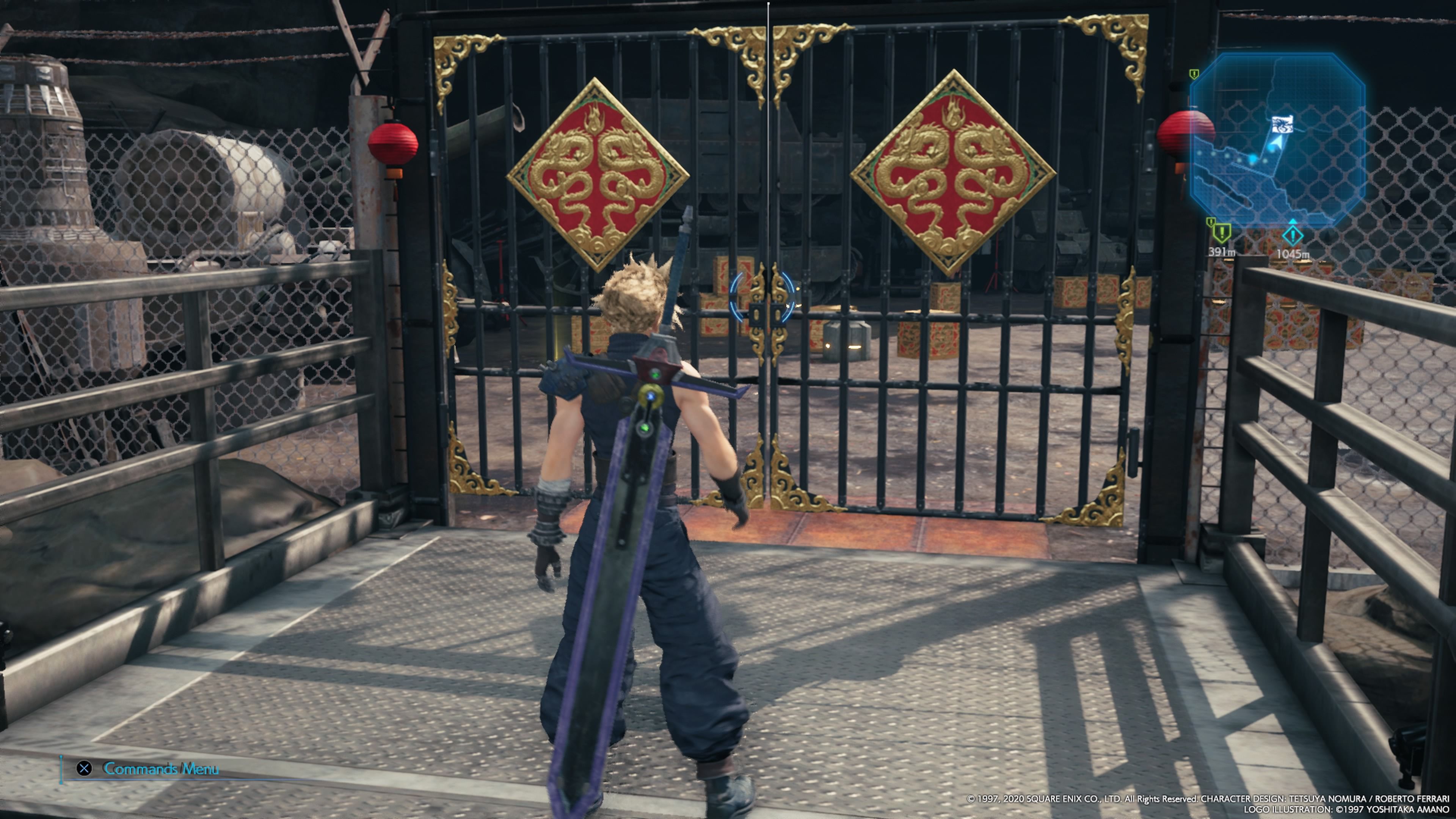1456x819 pixels.
Task: Select the teal main objective marker labeled 1045m
Action: [x=1294, y=236]
